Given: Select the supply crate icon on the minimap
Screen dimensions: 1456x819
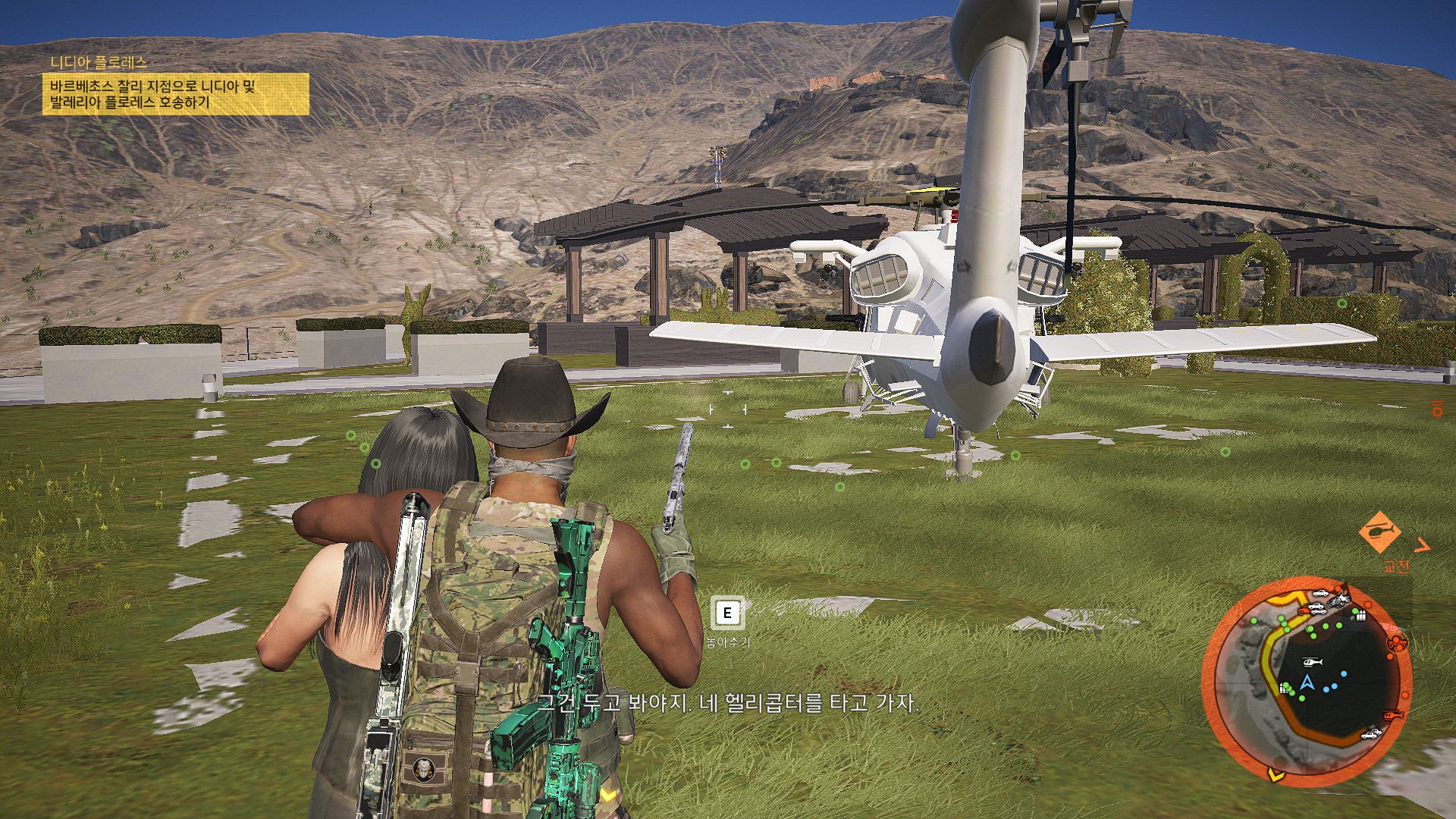Looking at the screenshot, I should 1361,614.
